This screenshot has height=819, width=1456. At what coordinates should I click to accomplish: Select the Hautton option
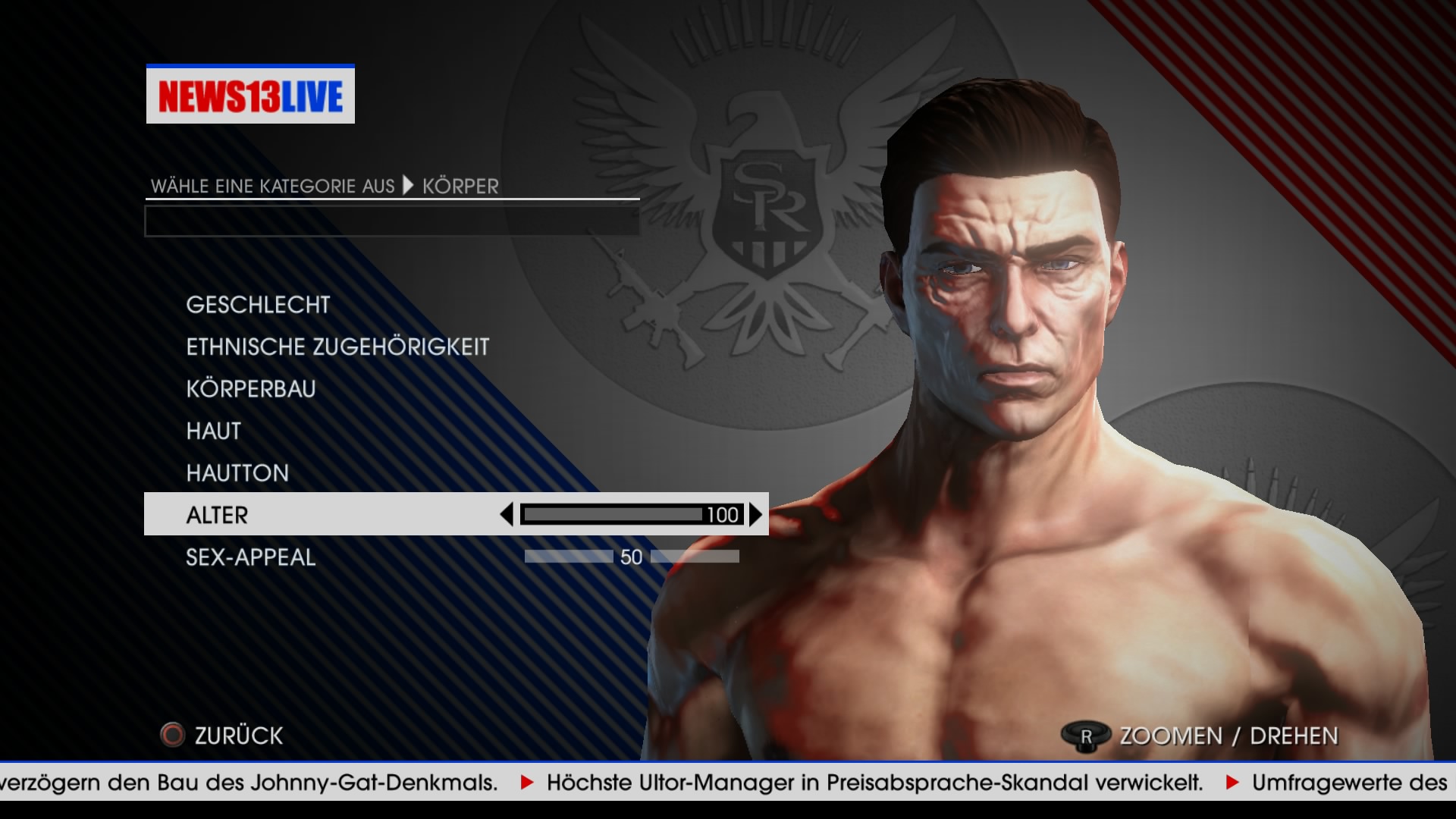point(237,473)
